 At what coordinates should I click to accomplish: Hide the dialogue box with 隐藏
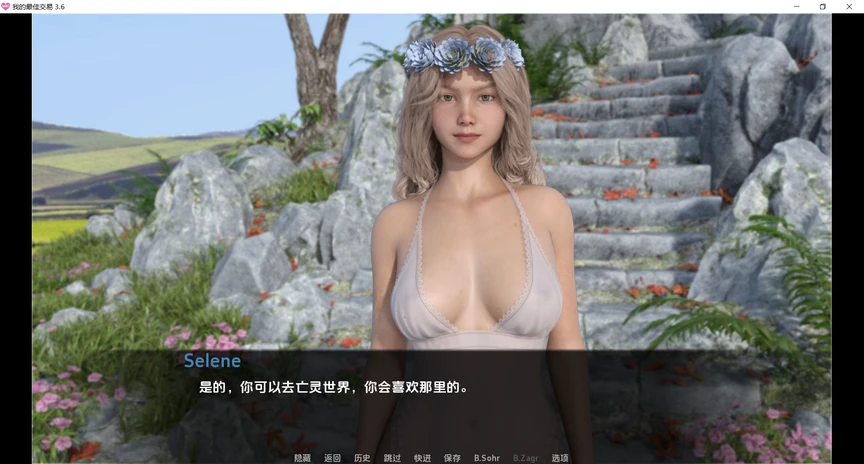point(302,458)
